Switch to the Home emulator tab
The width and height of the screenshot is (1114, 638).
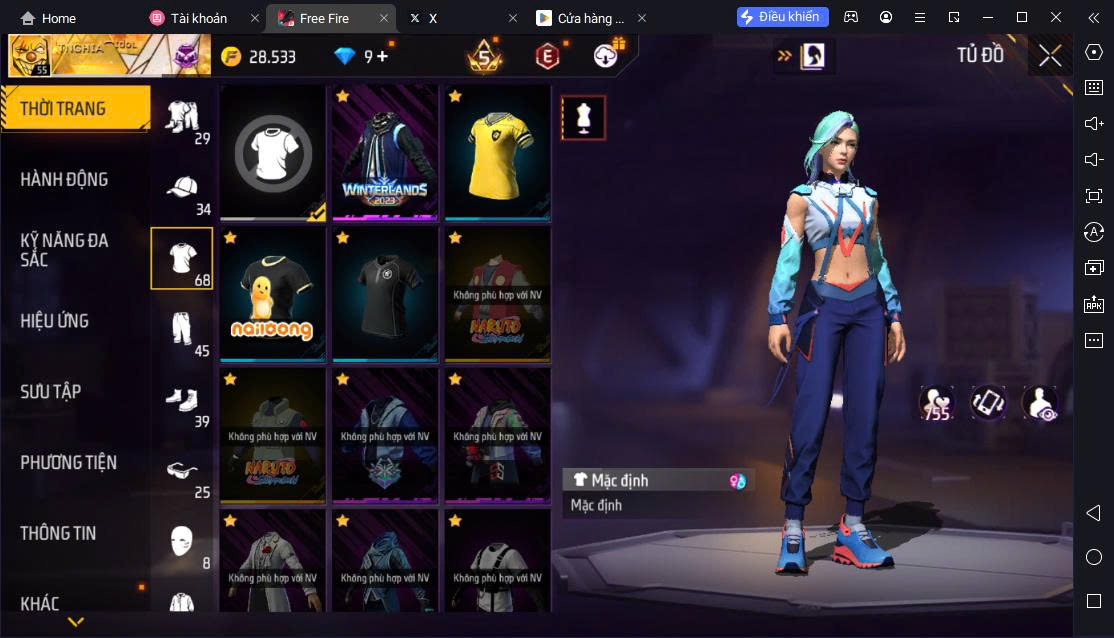pyautogui.click(x=49, y=18)
